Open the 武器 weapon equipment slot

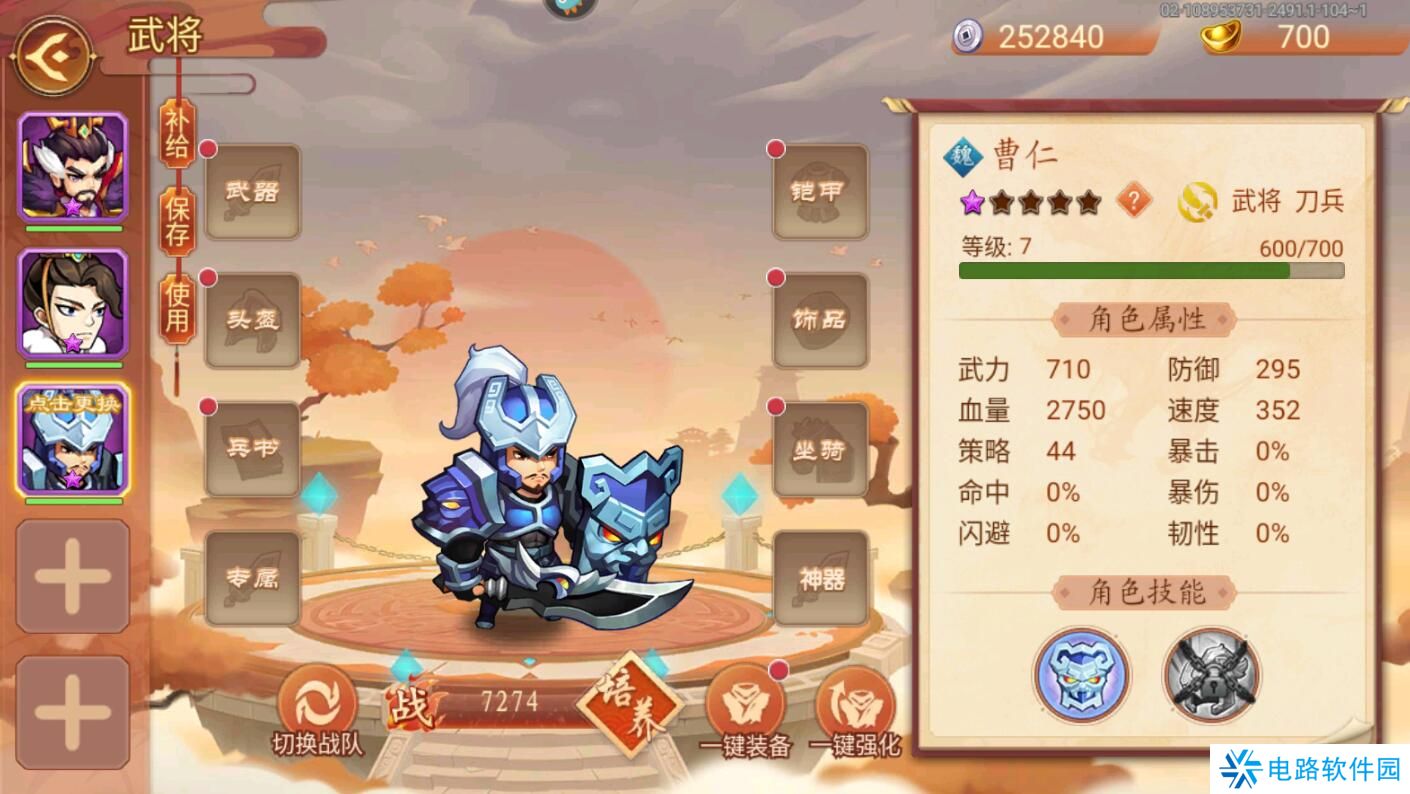coord(251,192)
